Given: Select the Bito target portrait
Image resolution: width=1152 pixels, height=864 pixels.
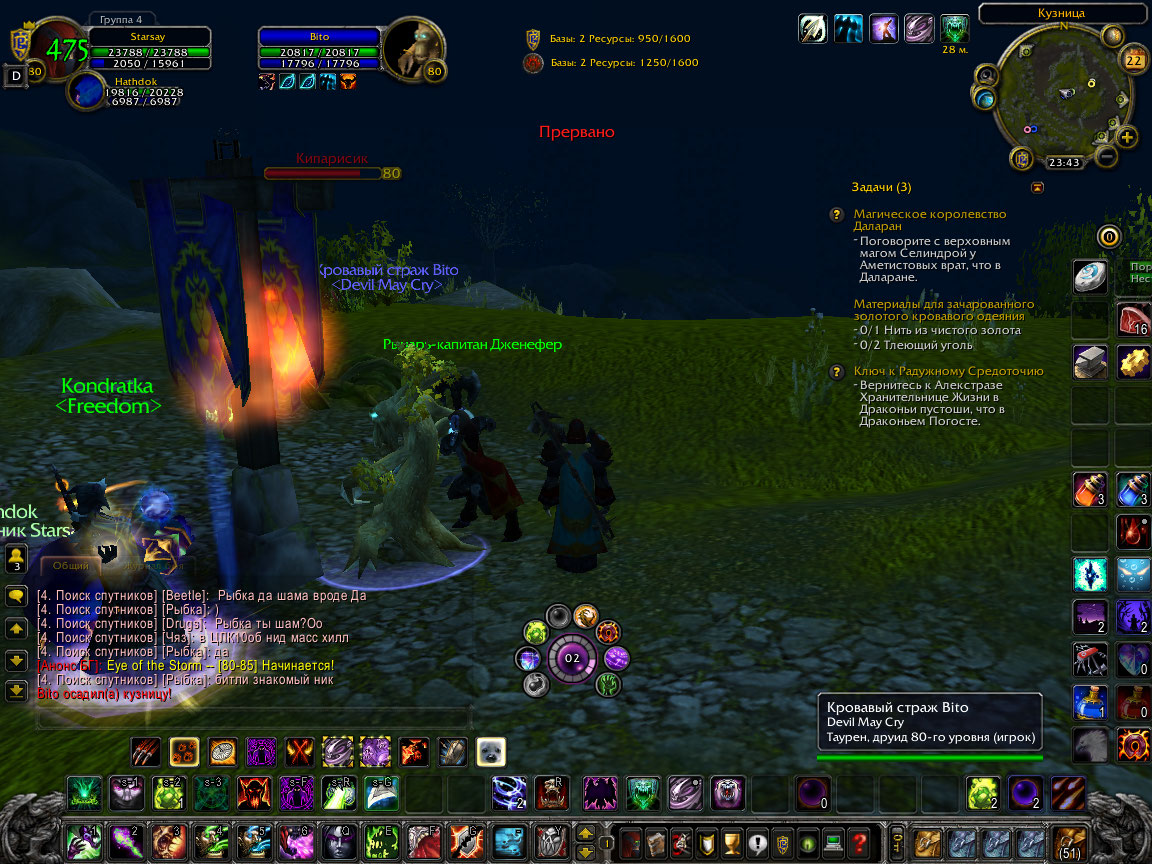Looking at the screenshot, I should click(414, 50).
